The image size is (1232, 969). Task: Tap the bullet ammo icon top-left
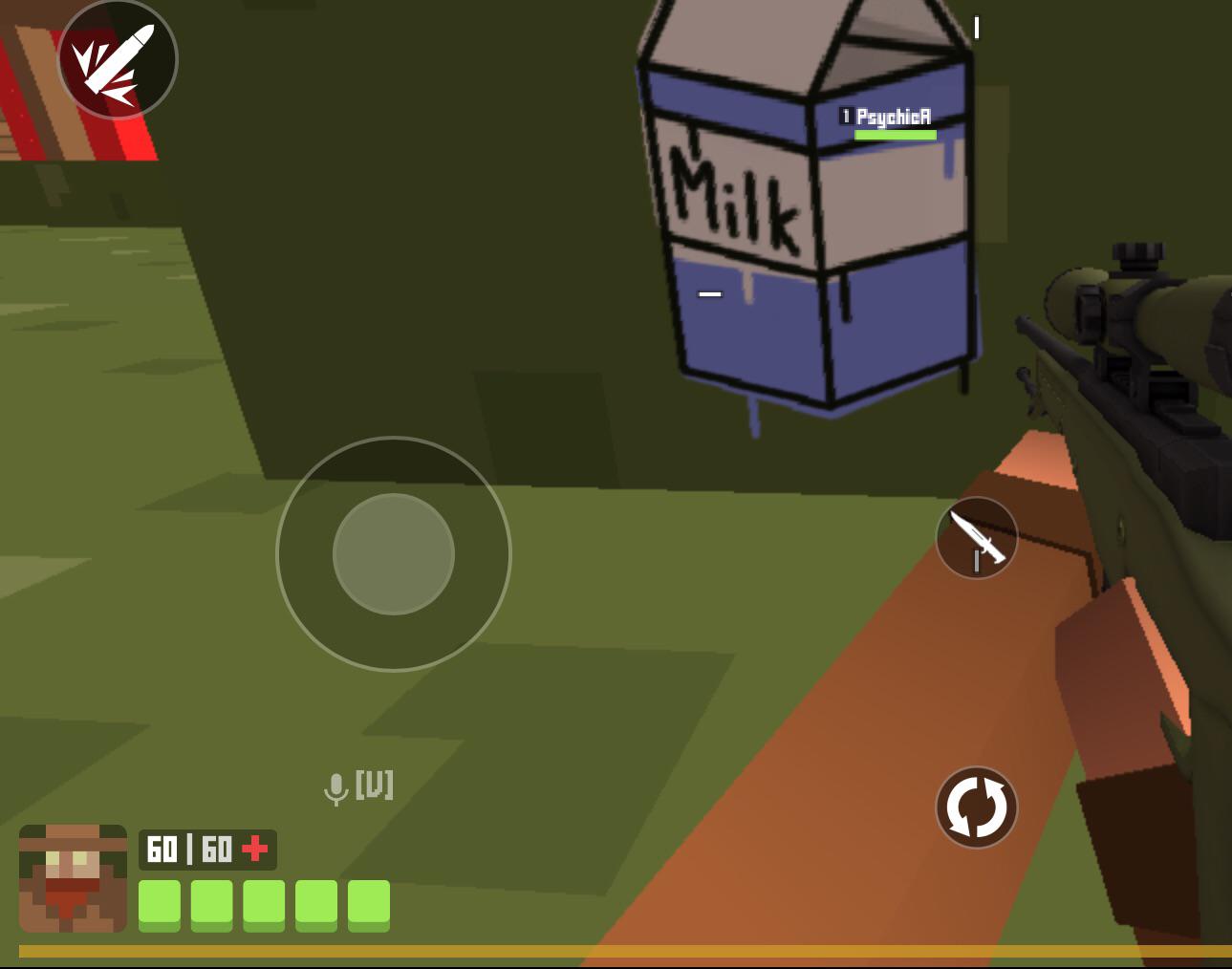[118, 58]
